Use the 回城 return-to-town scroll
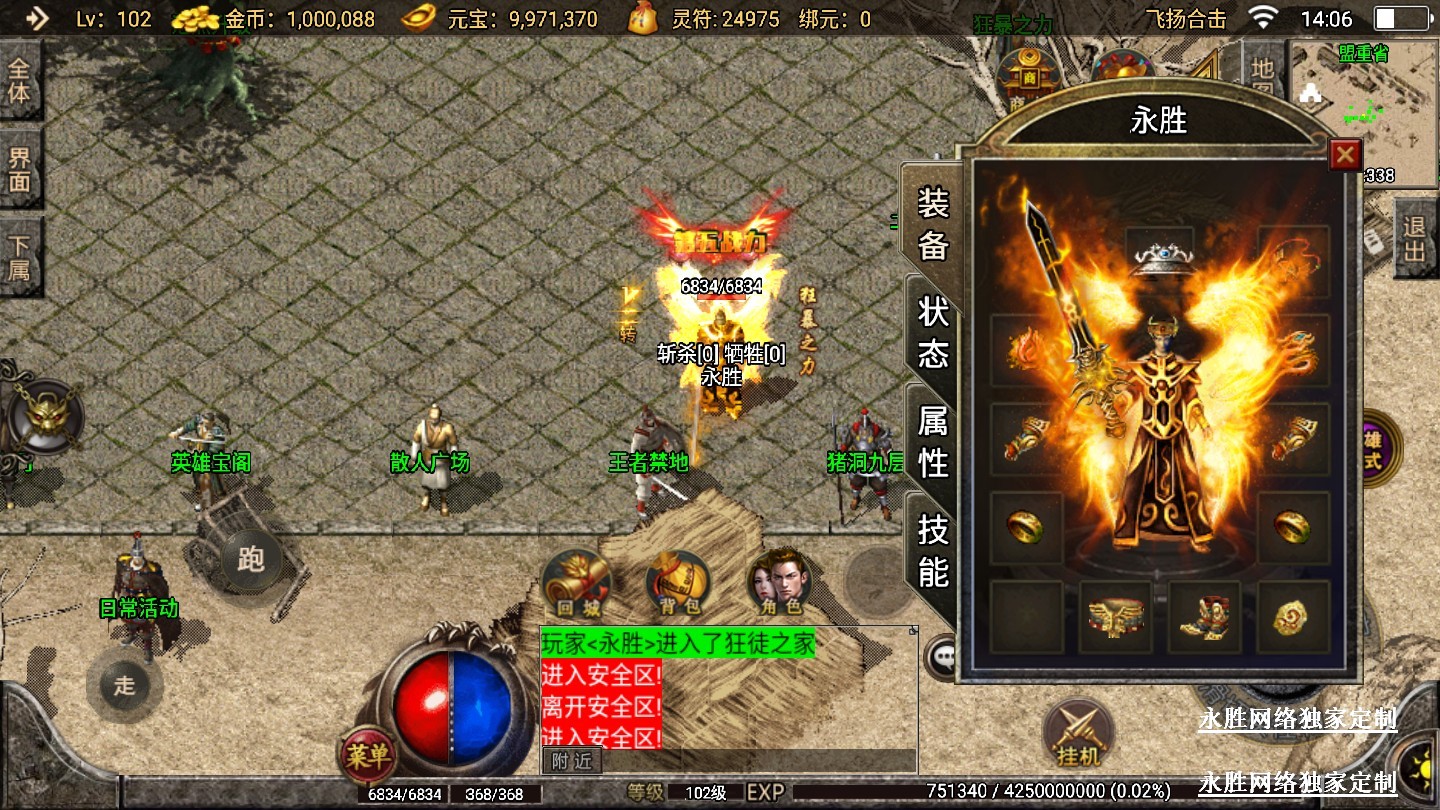Viewport: 1440px width, 810px height. pyautogui.click(x=576, y=583)
